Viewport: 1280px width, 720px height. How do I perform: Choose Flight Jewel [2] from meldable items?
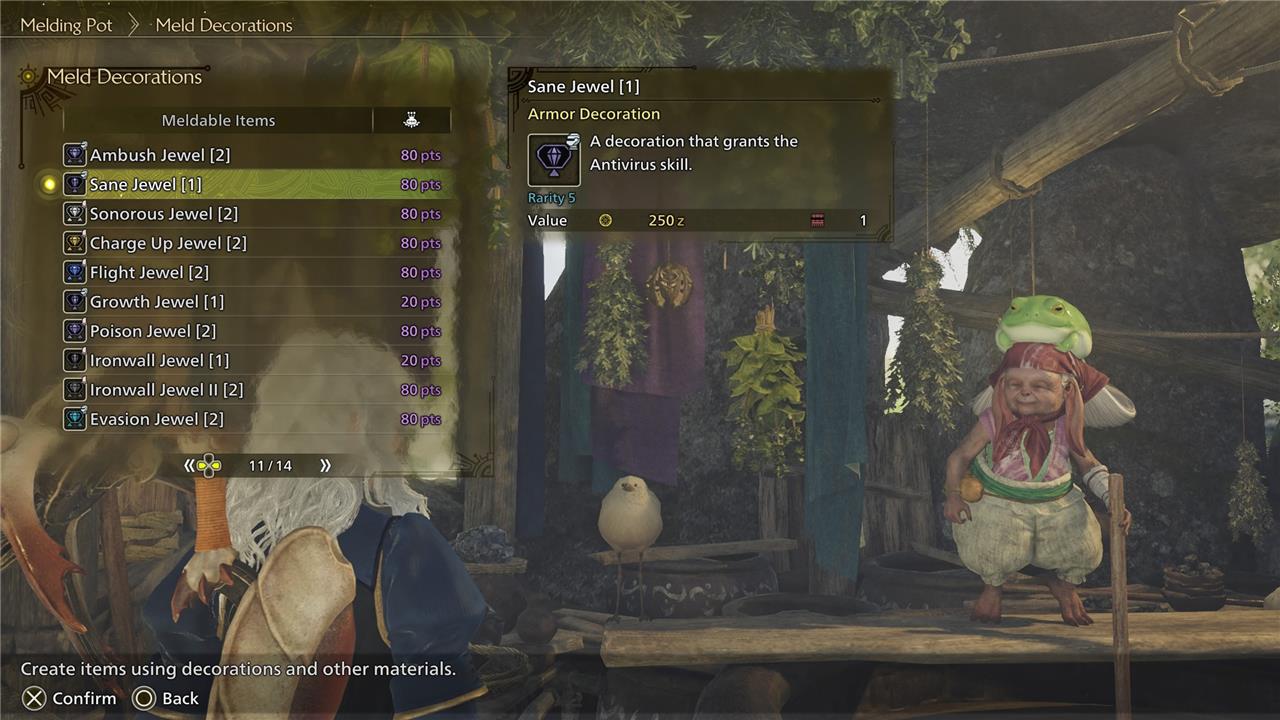point(149,272)
